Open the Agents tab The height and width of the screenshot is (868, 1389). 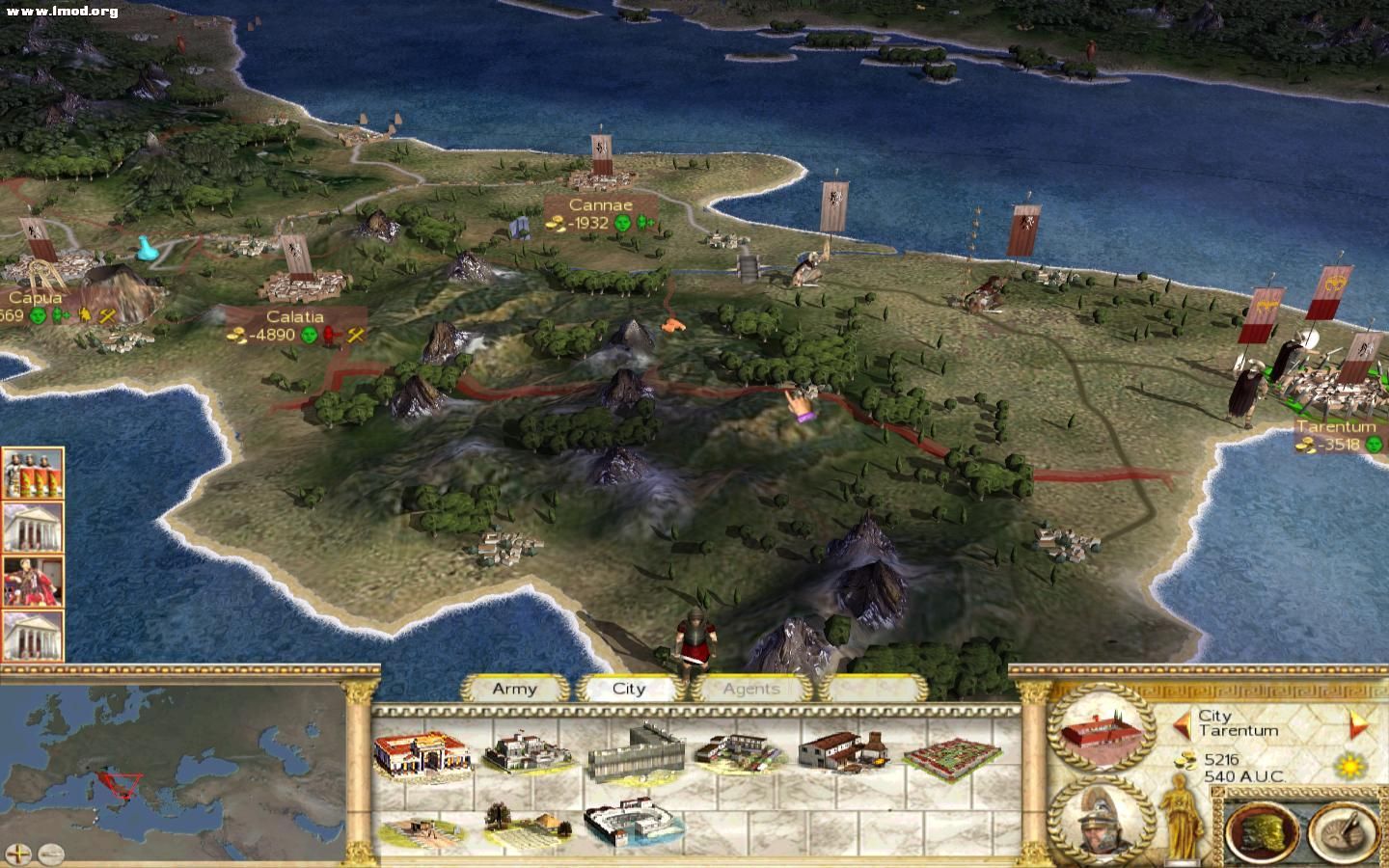point(750,689)
